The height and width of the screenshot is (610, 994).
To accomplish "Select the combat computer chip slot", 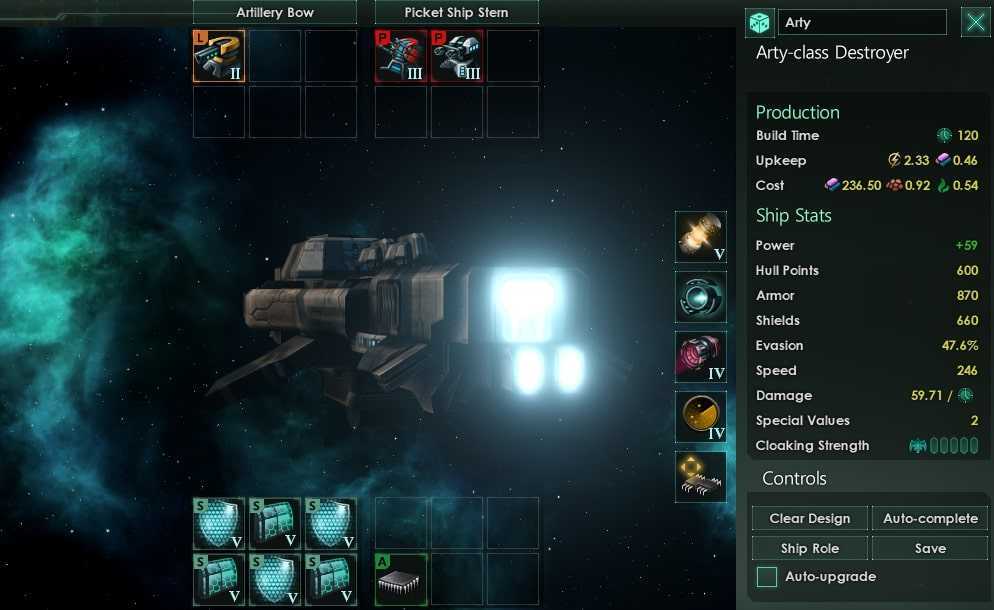I will (x=700, y=477).
